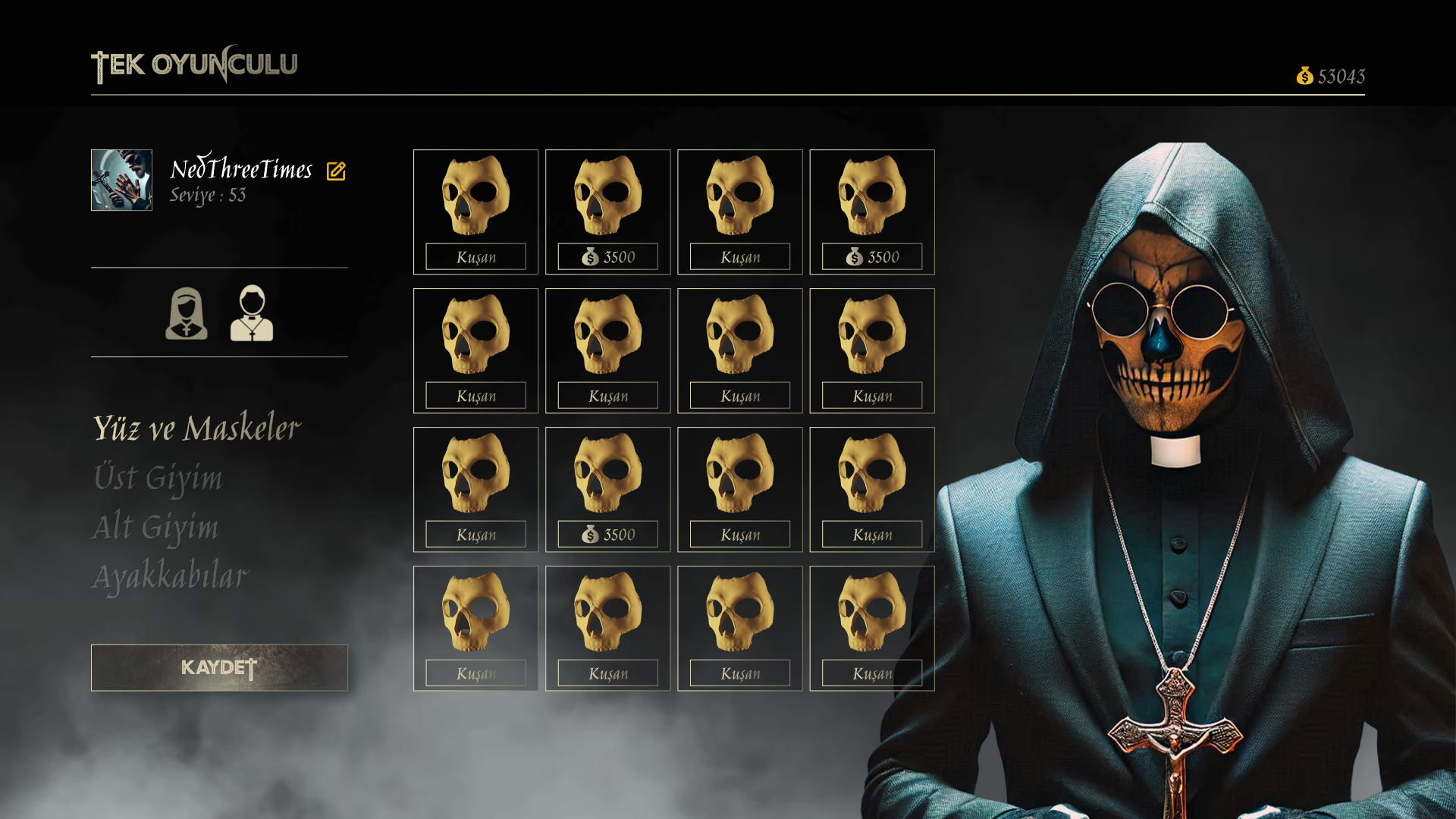Click the money bag on the second mask's 3500 price
1456x819 pixels.
click(x=590, y=258)
